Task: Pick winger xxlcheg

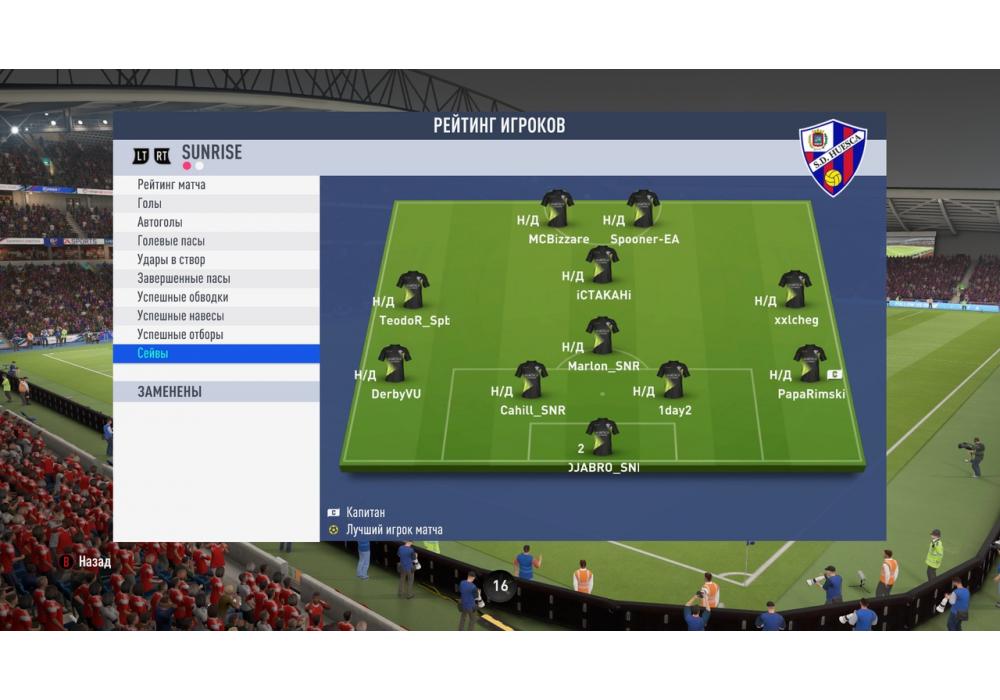Action: 795,289
